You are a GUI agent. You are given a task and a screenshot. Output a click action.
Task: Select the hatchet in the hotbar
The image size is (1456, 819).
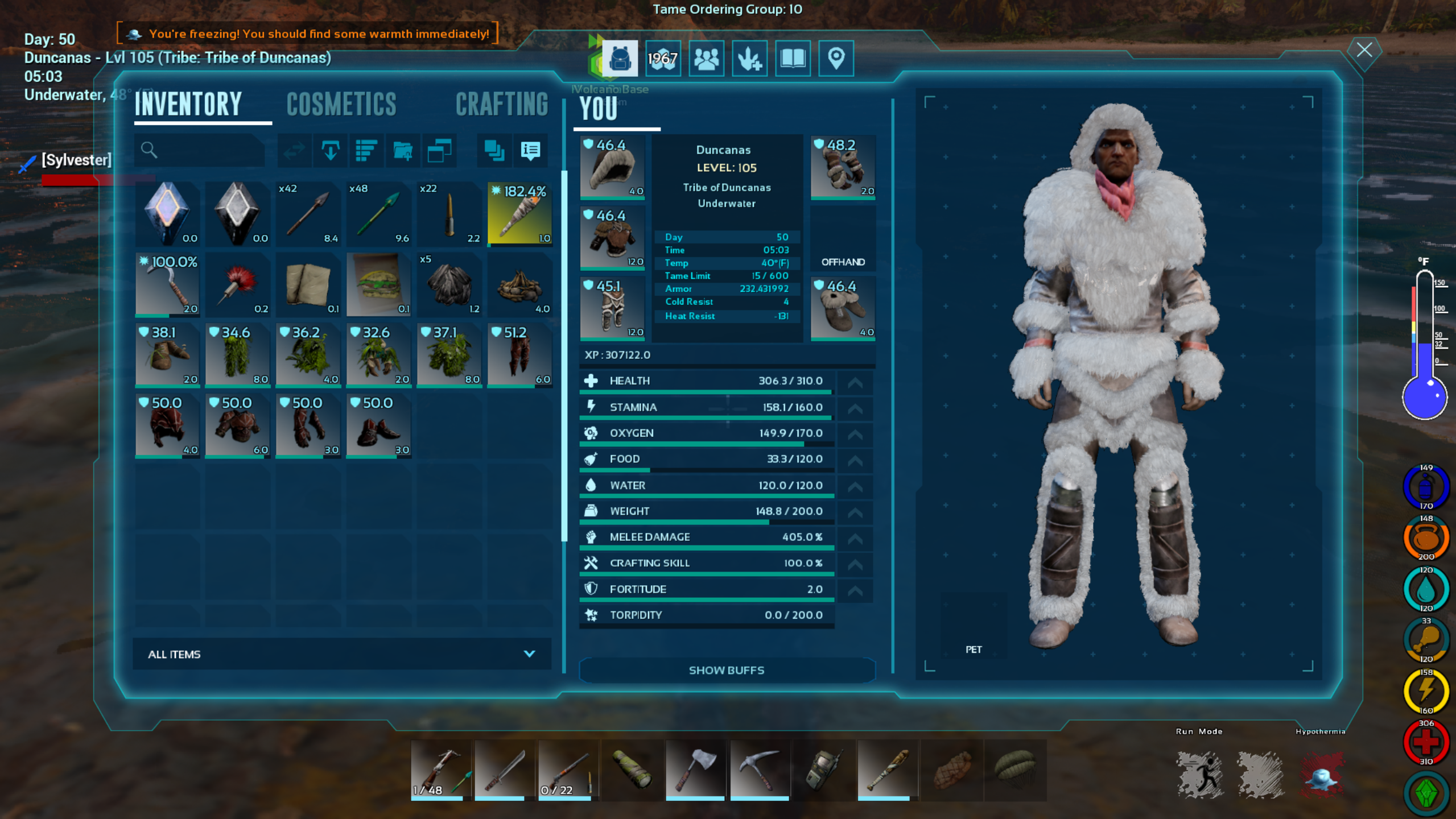694,769
